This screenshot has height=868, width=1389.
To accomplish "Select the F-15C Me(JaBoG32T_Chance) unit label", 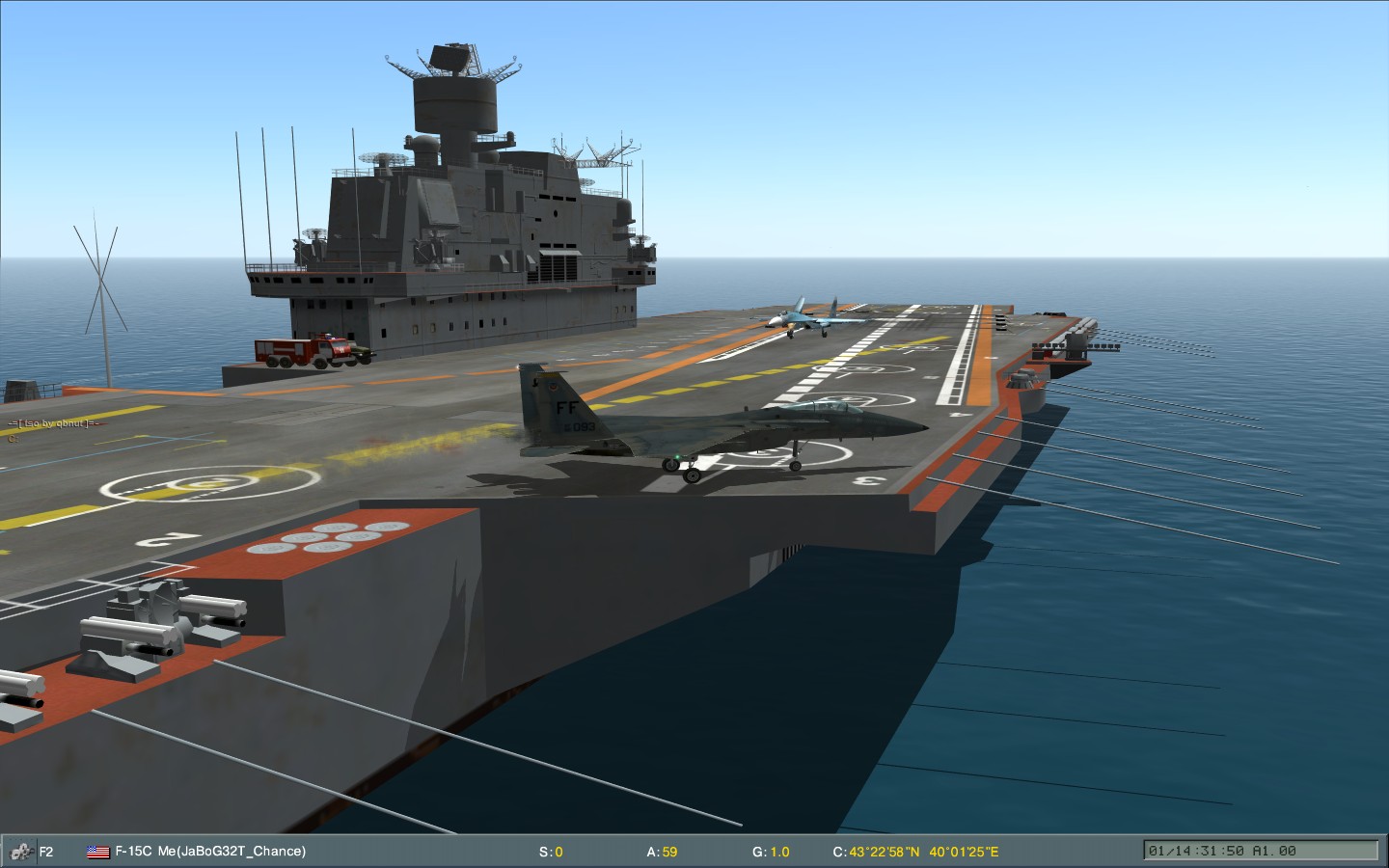I will coord(210,852).
